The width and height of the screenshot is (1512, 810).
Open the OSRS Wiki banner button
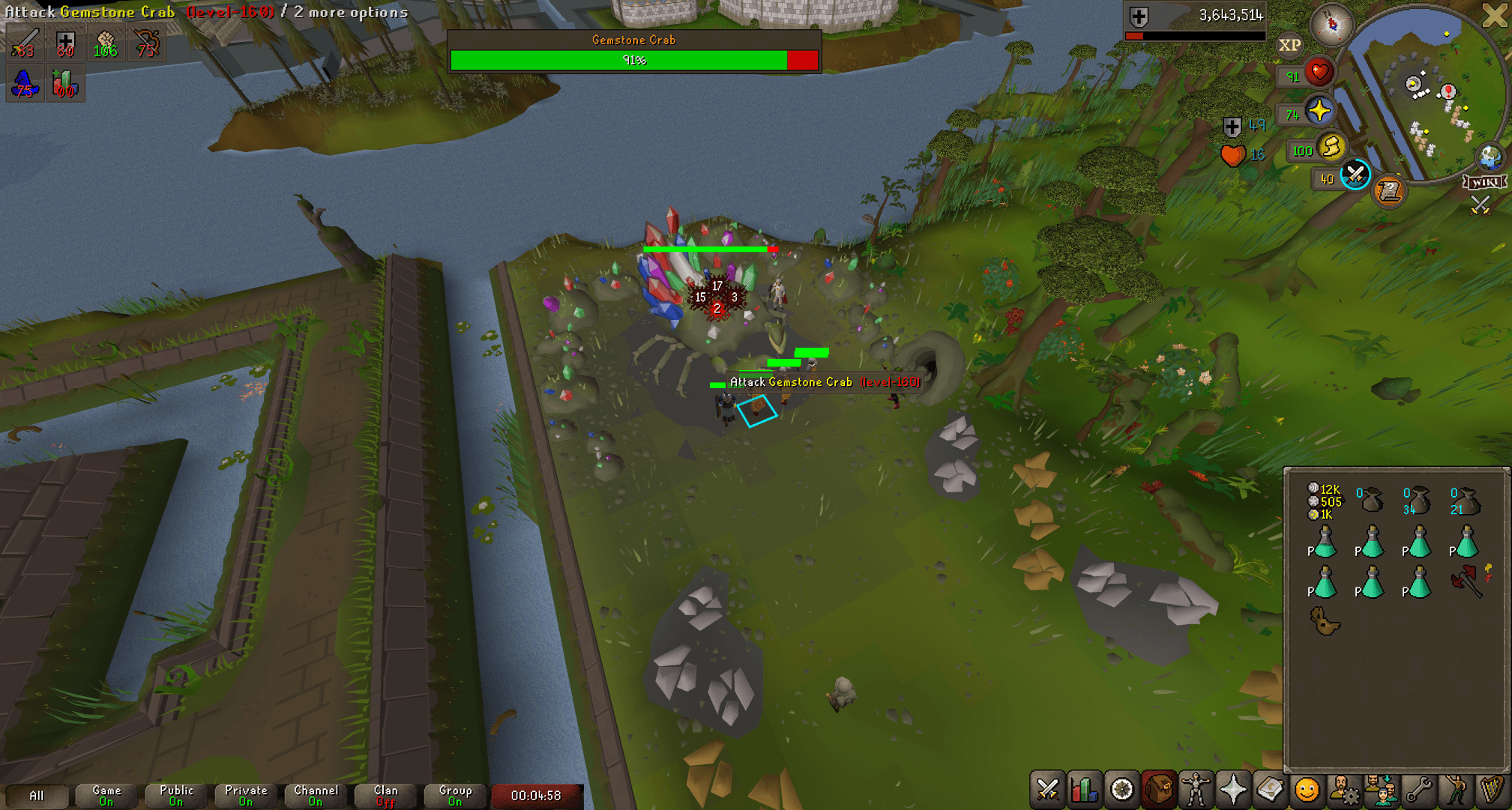pyautogui.click(x=1486, y=181)
